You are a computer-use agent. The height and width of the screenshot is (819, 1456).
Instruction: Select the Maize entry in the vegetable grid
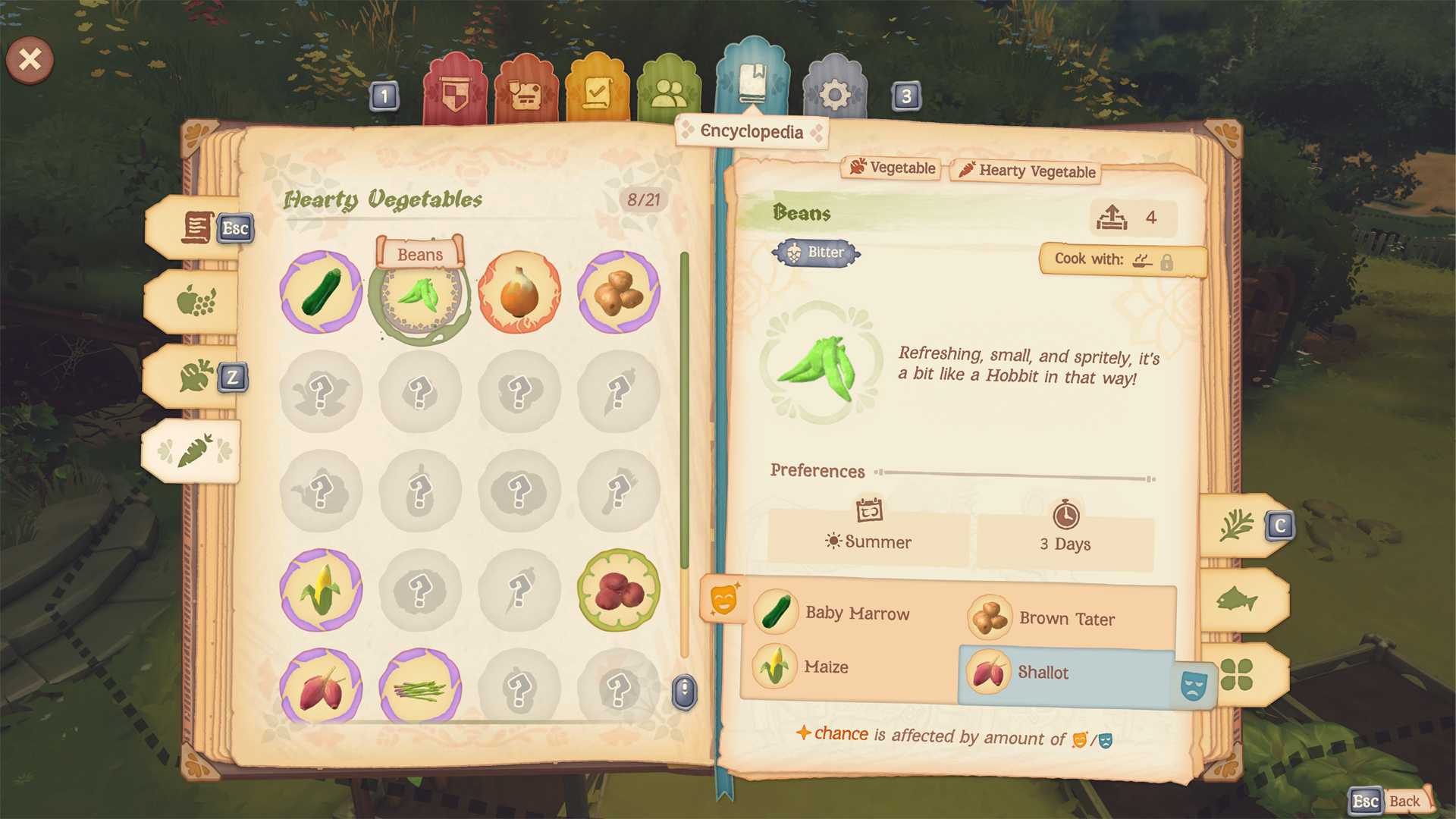pyautogui.click(x=321, y=590)
